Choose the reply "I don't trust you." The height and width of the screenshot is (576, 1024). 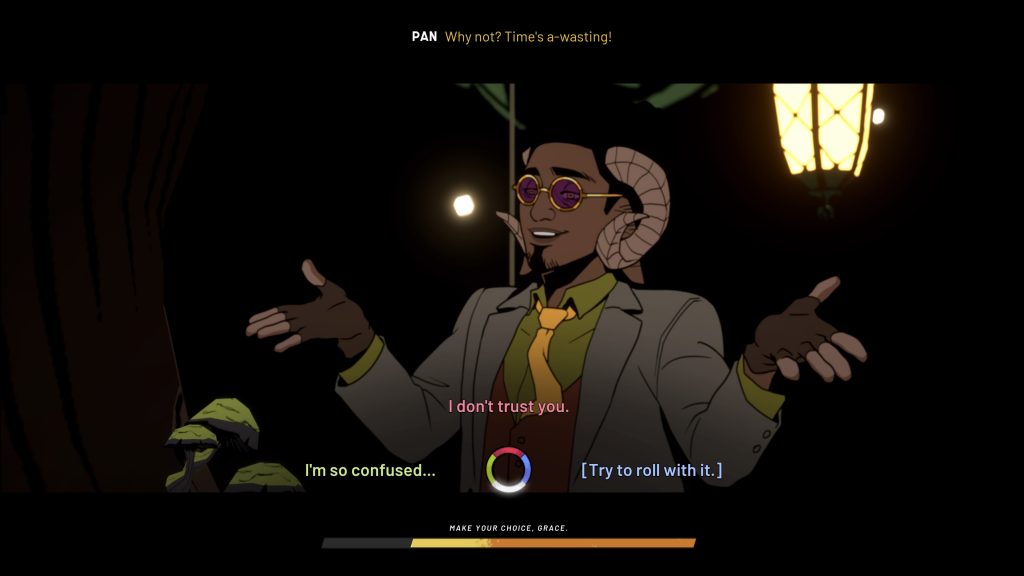click(508, 407)
